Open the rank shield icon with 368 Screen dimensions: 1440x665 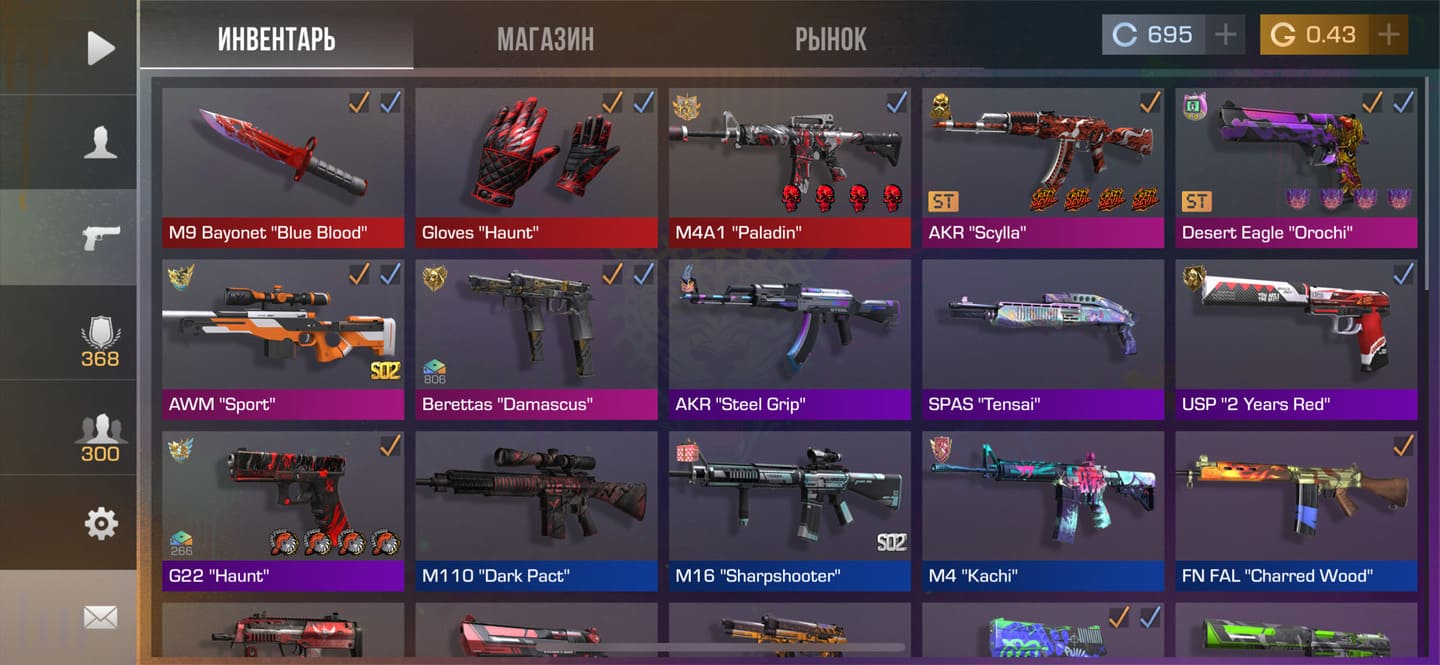(x=100, y=340)
